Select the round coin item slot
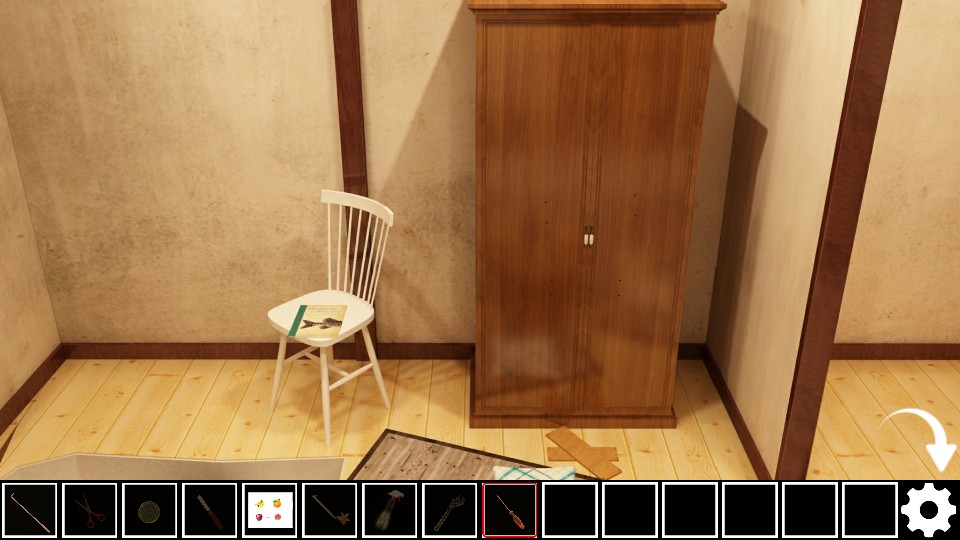Image resolution: width=960 pixels, height=540 pixels. pos(150,510)
